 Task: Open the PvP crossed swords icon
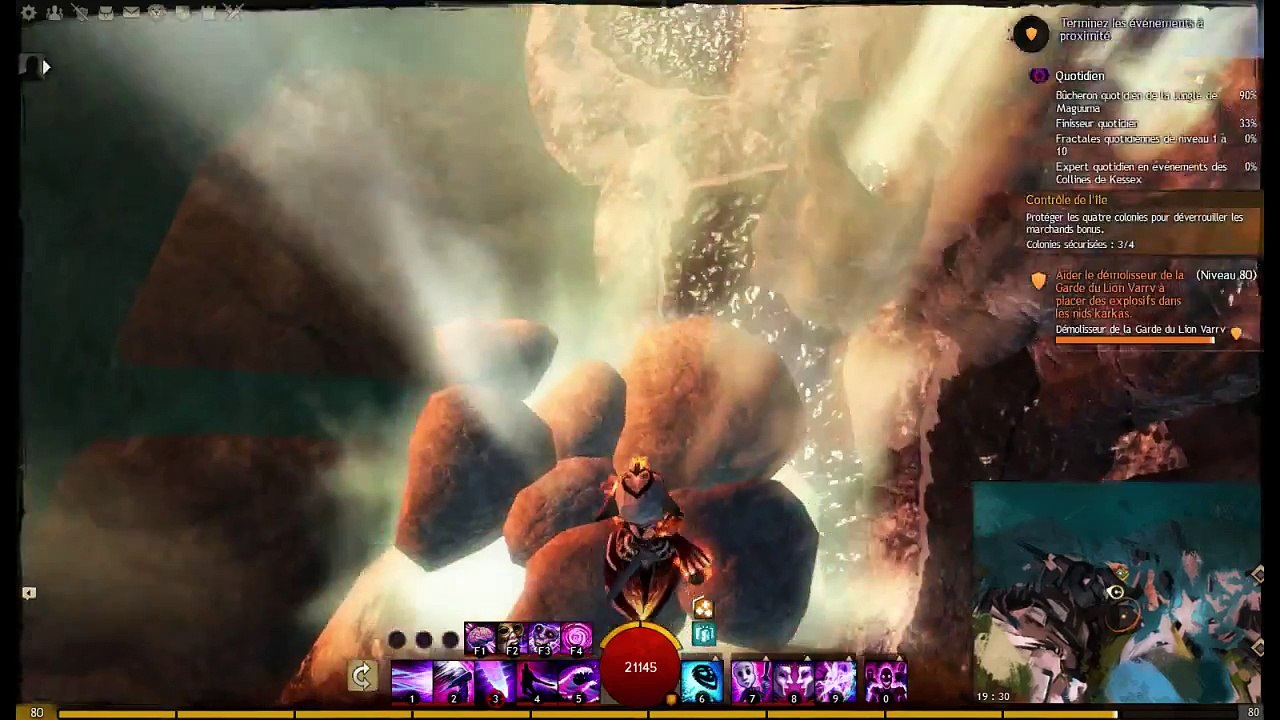(234, 13)
